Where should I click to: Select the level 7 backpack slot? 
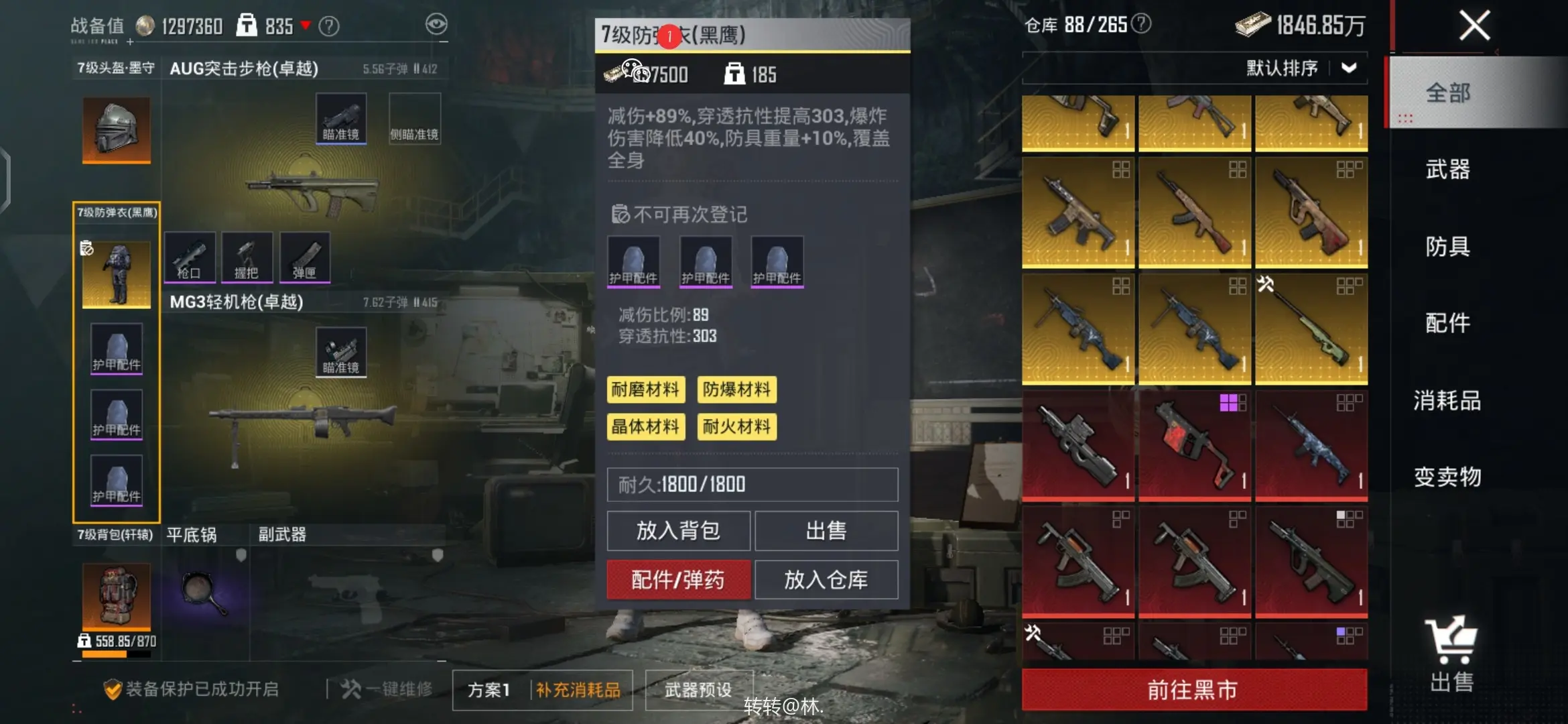[117, 595]
